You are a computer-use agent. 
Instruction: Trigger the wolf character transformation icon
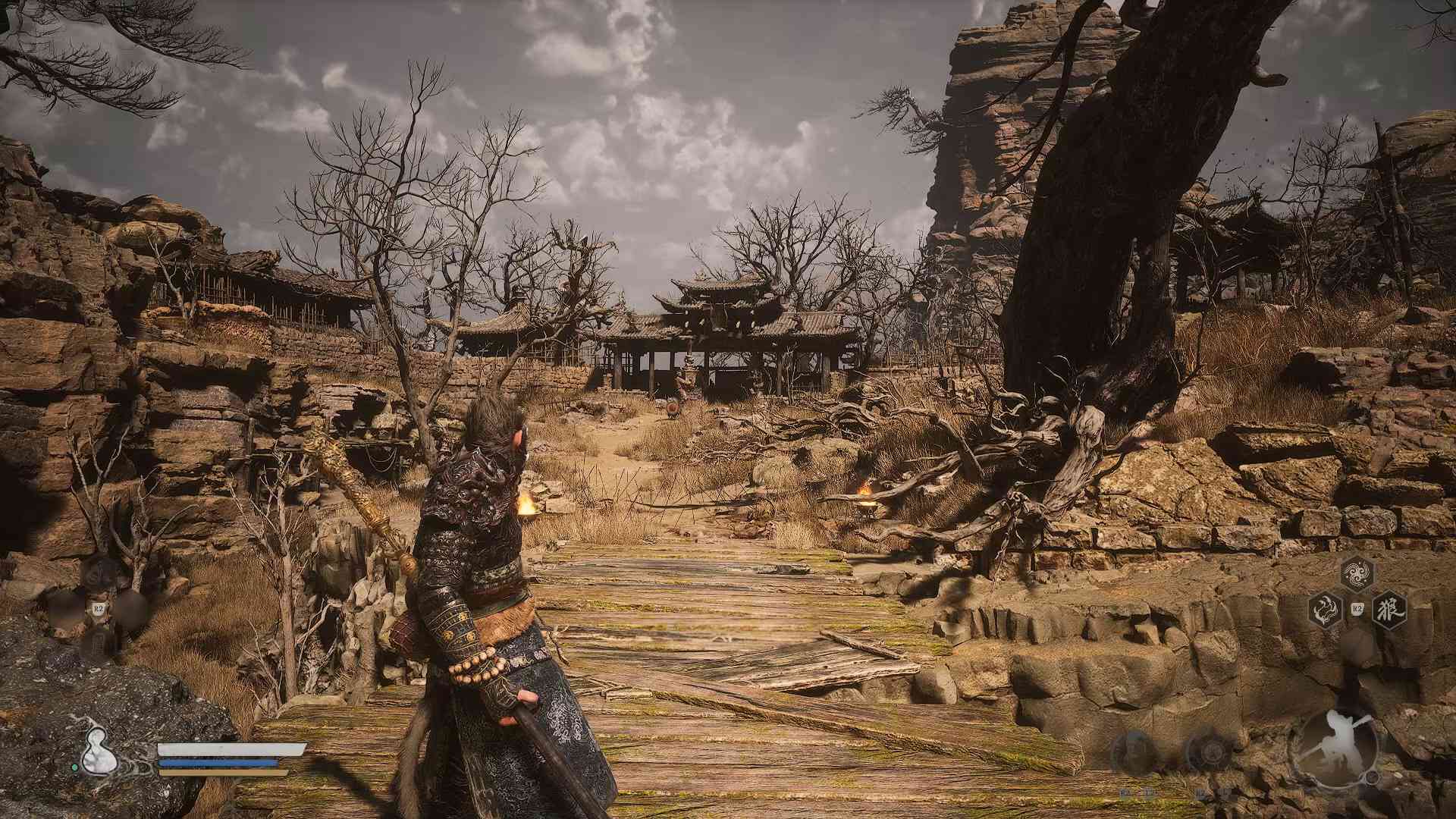(1391, 609)
